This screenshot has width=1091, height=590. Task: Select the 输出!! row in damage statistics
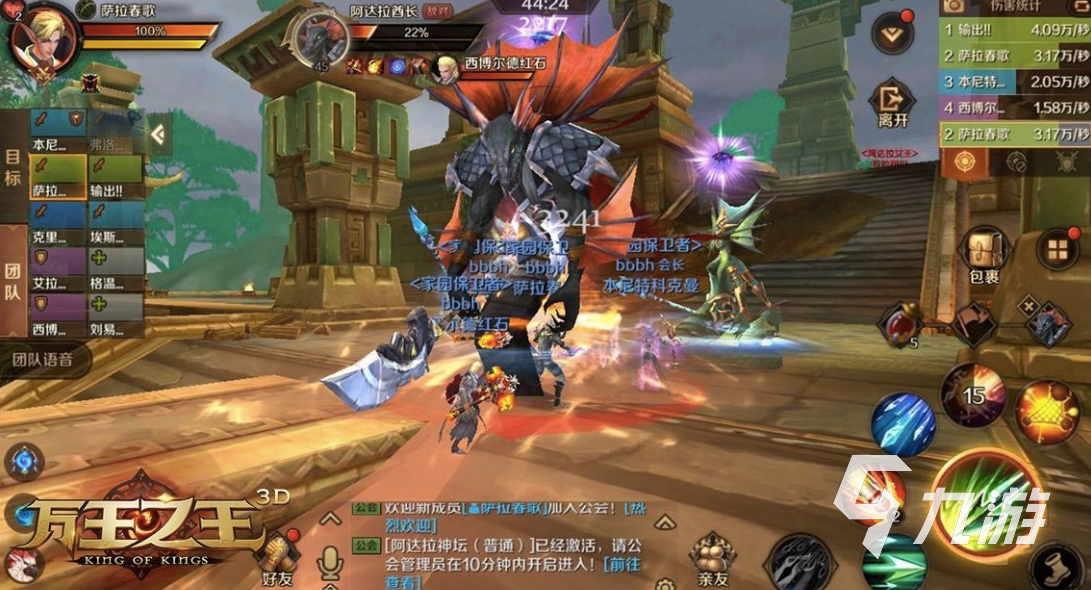point(1013,29)
